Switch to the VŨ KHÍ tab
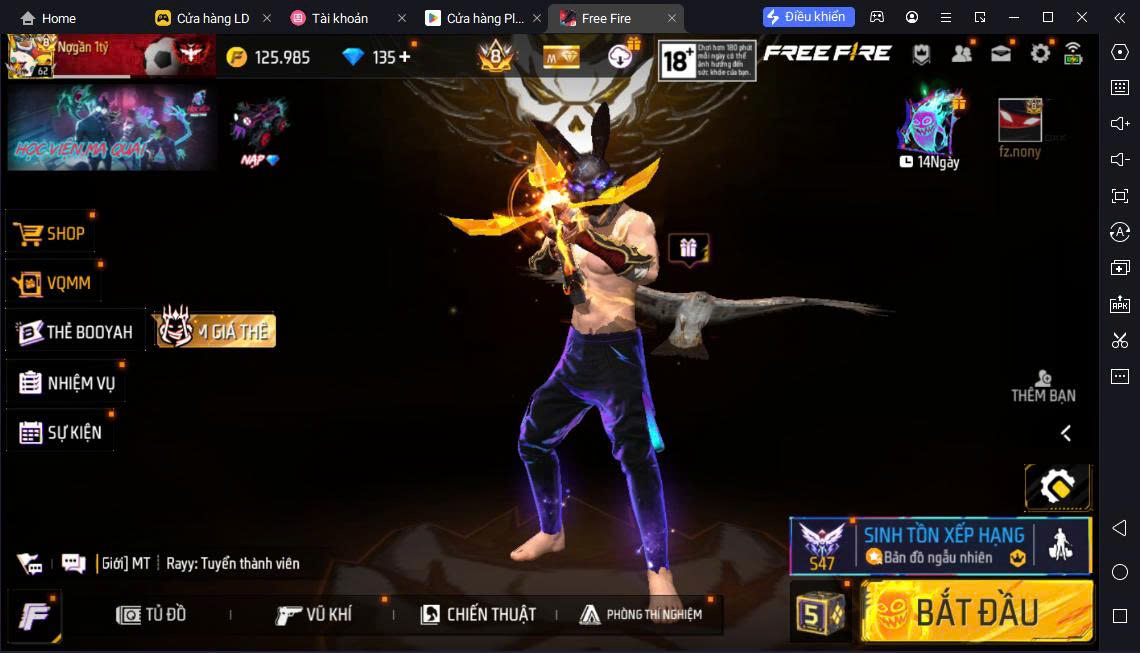Screen dimensions: 1140x653 (x=314, y=614)
